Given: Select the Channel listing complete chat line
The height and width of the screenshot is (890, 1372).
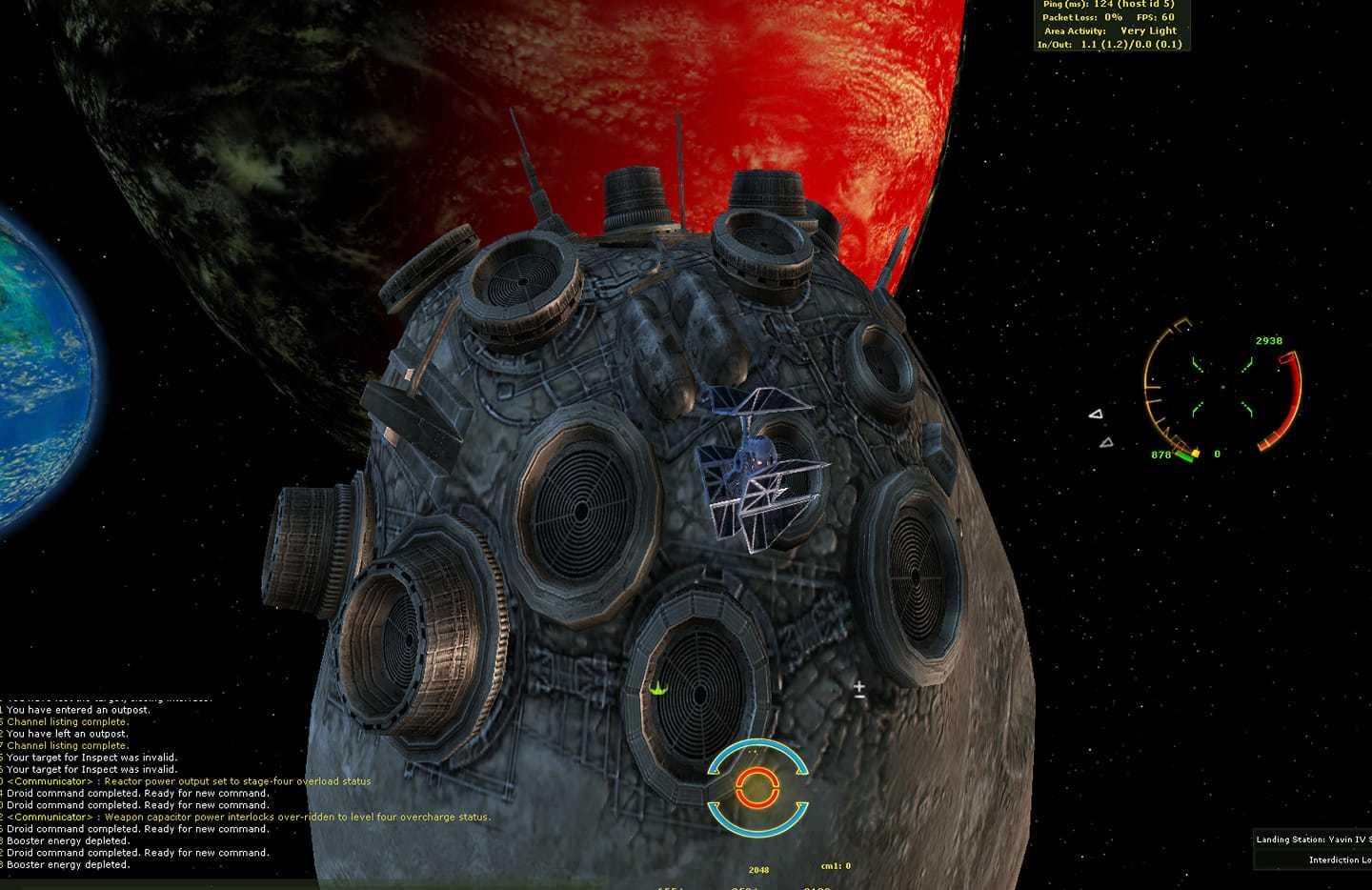Looking at the screenshot, I should (x=67, y=721).
